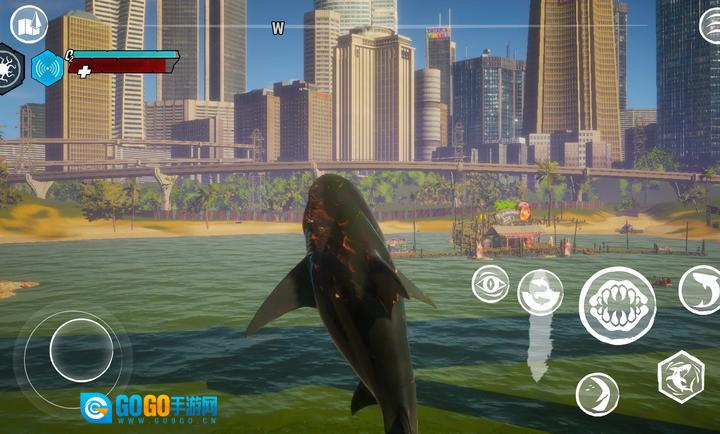Tap the eye vision icon
The height and width of the screenshot is (434, 720).
[490, 283]
